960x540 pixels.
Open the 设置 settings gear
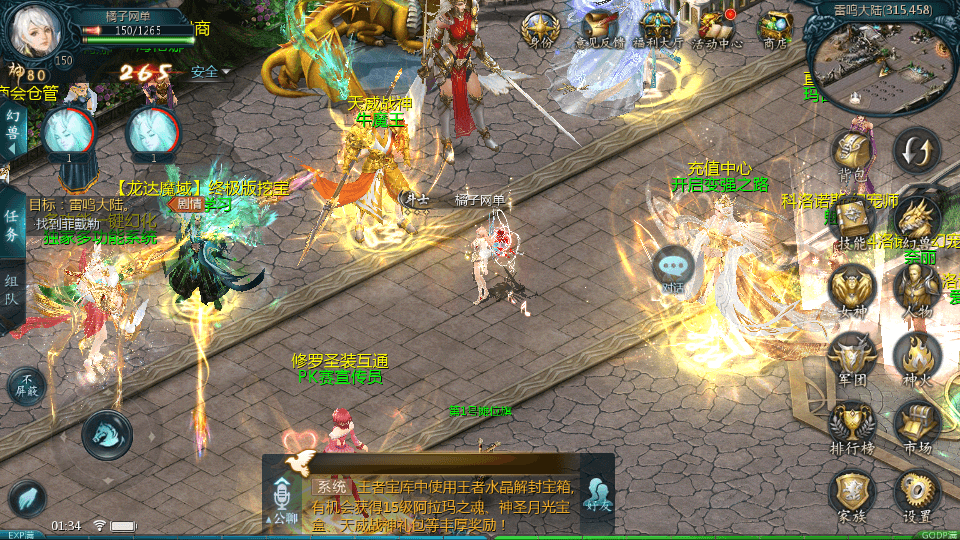click(916, 493)
